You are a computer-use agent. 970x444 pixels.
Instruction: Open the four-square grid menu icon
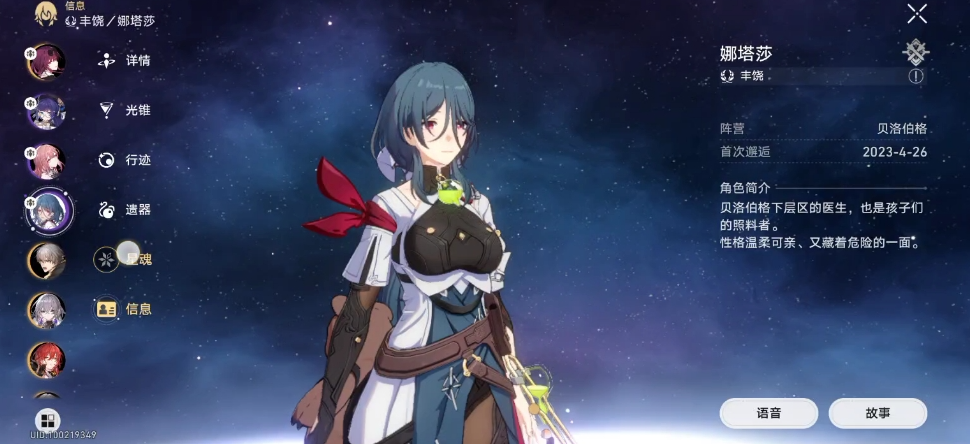click(46, 420)
